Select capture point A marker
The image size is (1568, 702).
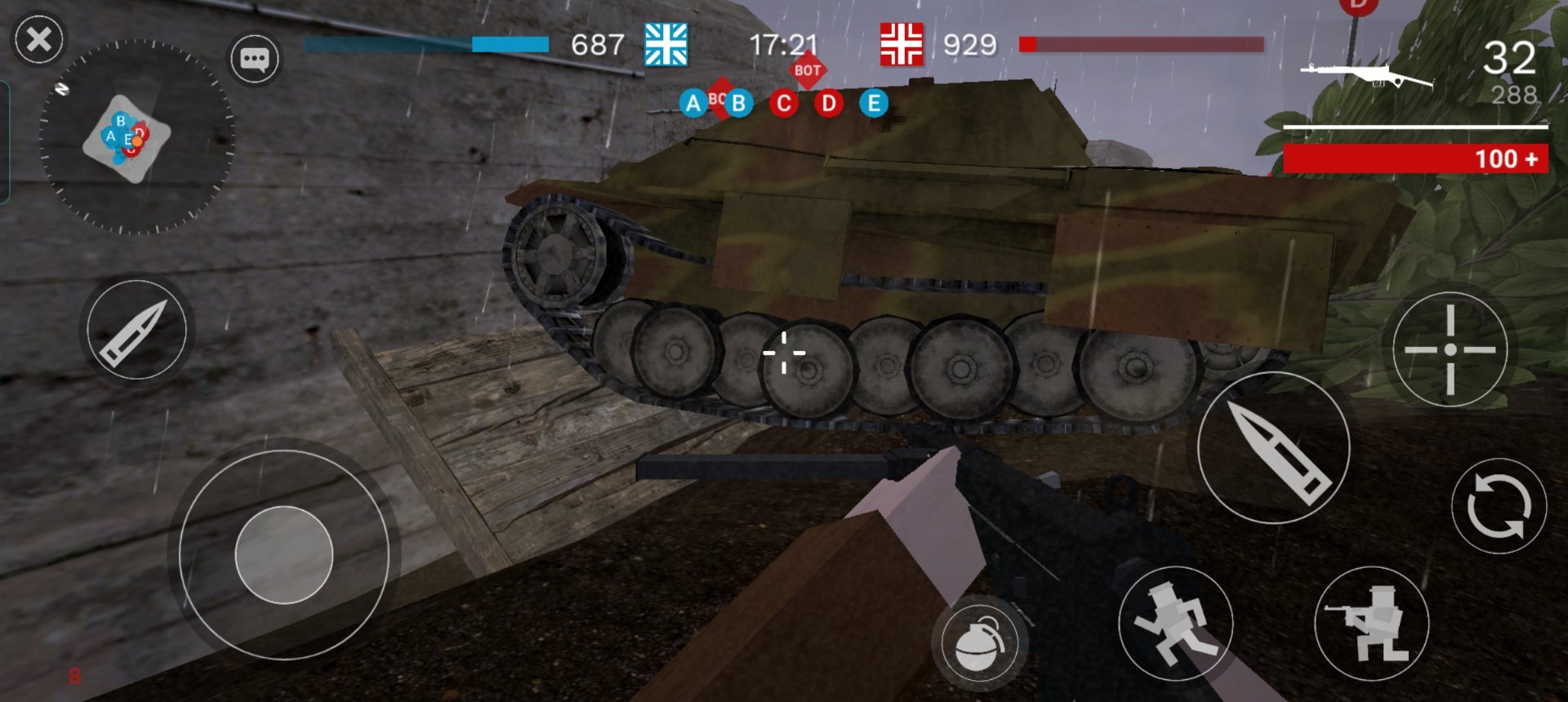coord(693,104)
